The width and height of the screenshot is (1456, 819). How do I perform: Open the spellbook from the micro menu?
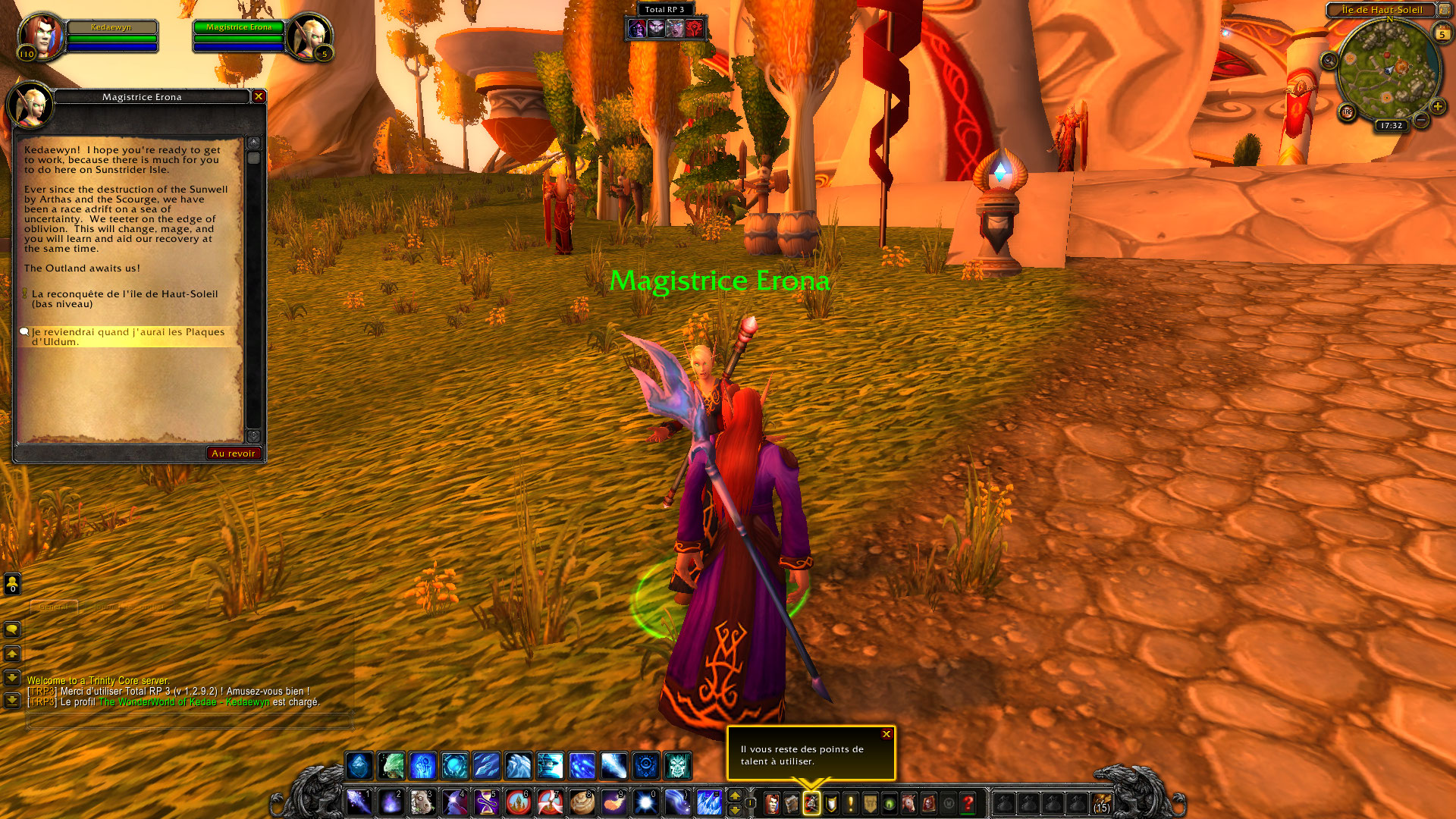(791, 803)
